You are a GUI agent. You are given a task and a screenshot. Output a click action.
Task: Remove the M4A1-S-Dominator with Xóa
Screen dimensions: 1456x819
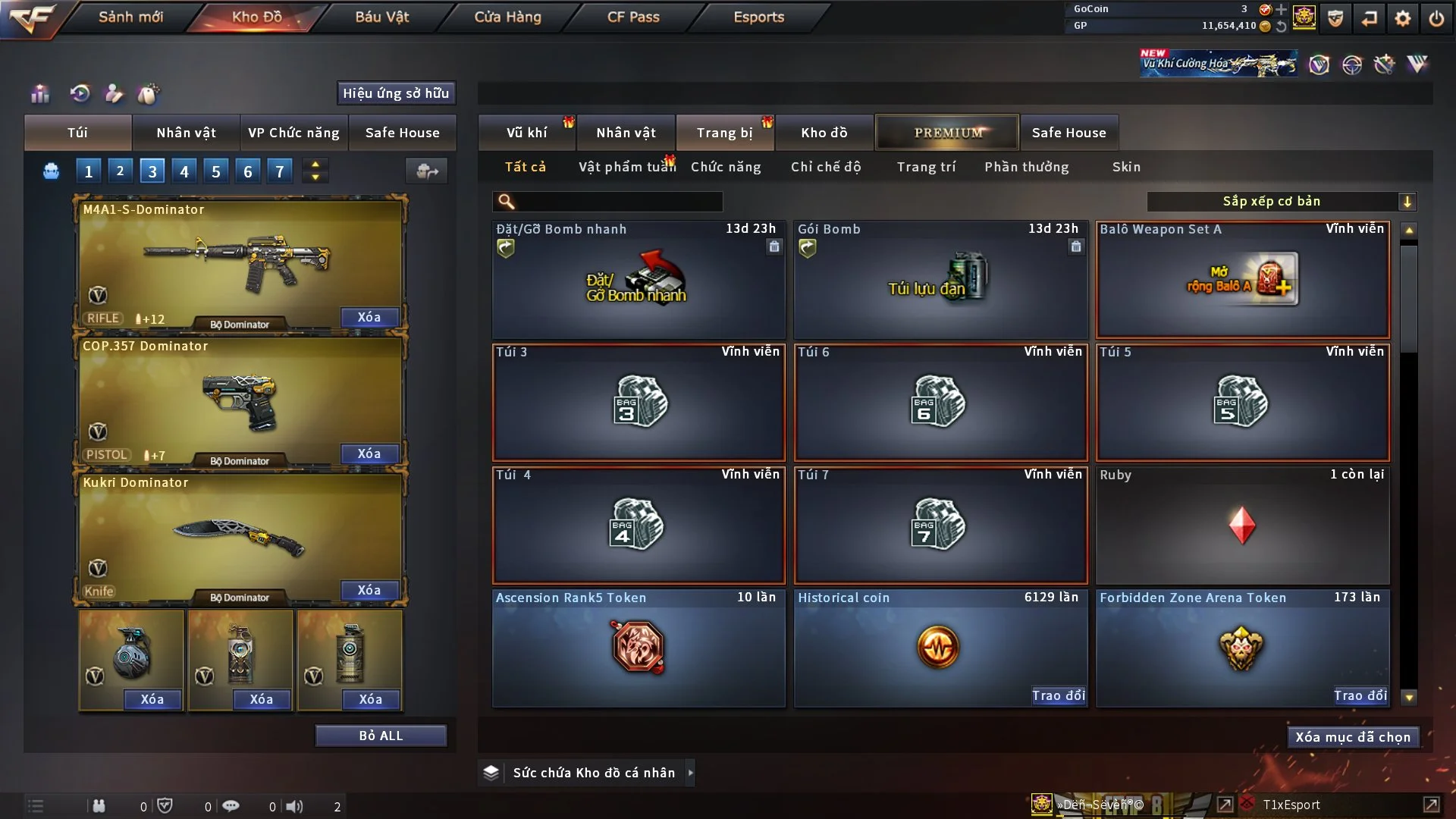(369, 317)
